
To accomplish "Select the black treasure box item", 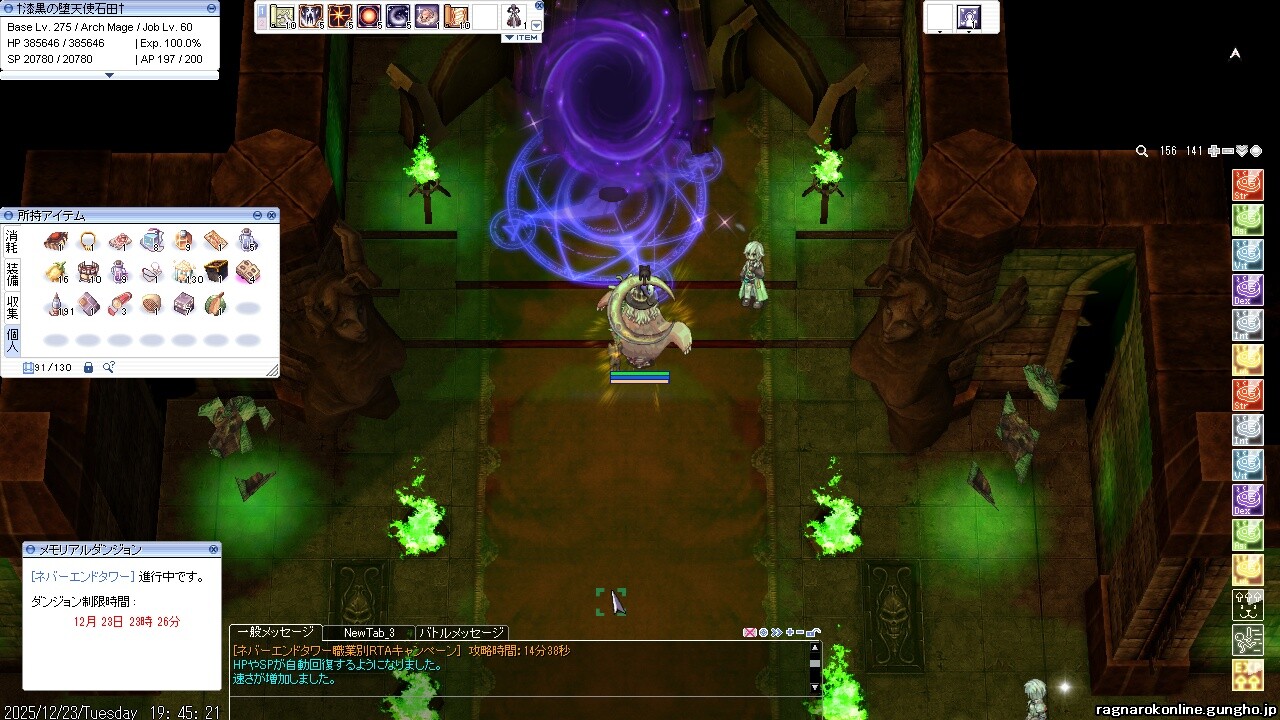I will click(216, 272).
